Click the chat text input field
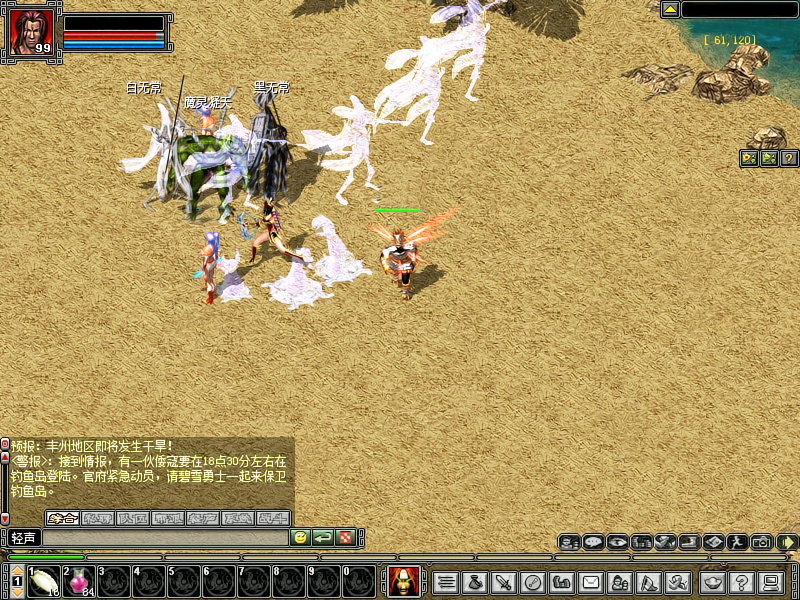The image size is (800, 600). click(x=165, y=538)
